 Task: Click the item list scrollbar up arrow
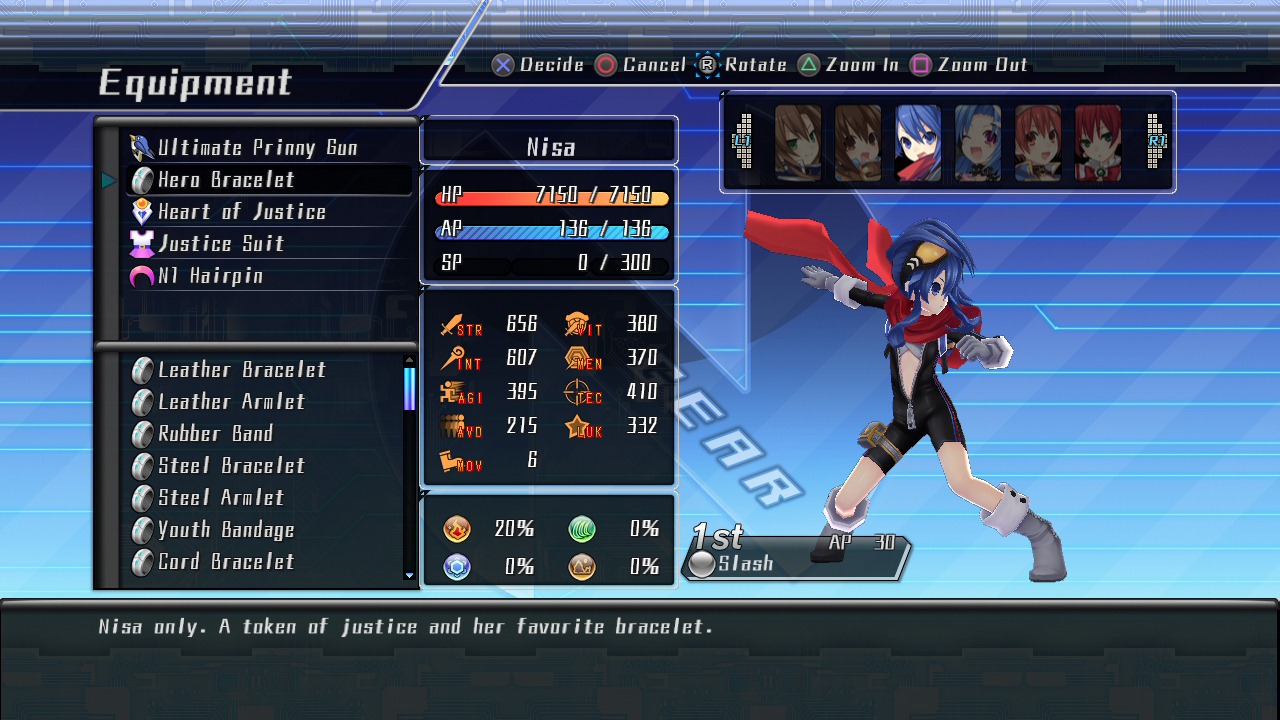pos(409,360)
